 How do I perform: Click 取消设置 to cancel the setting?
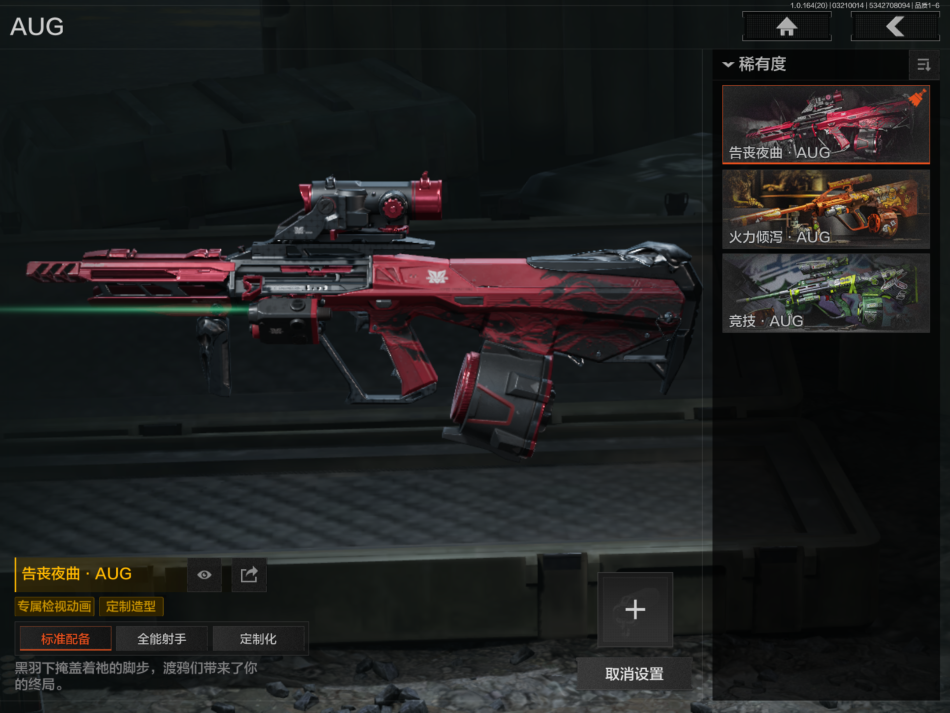634,673
